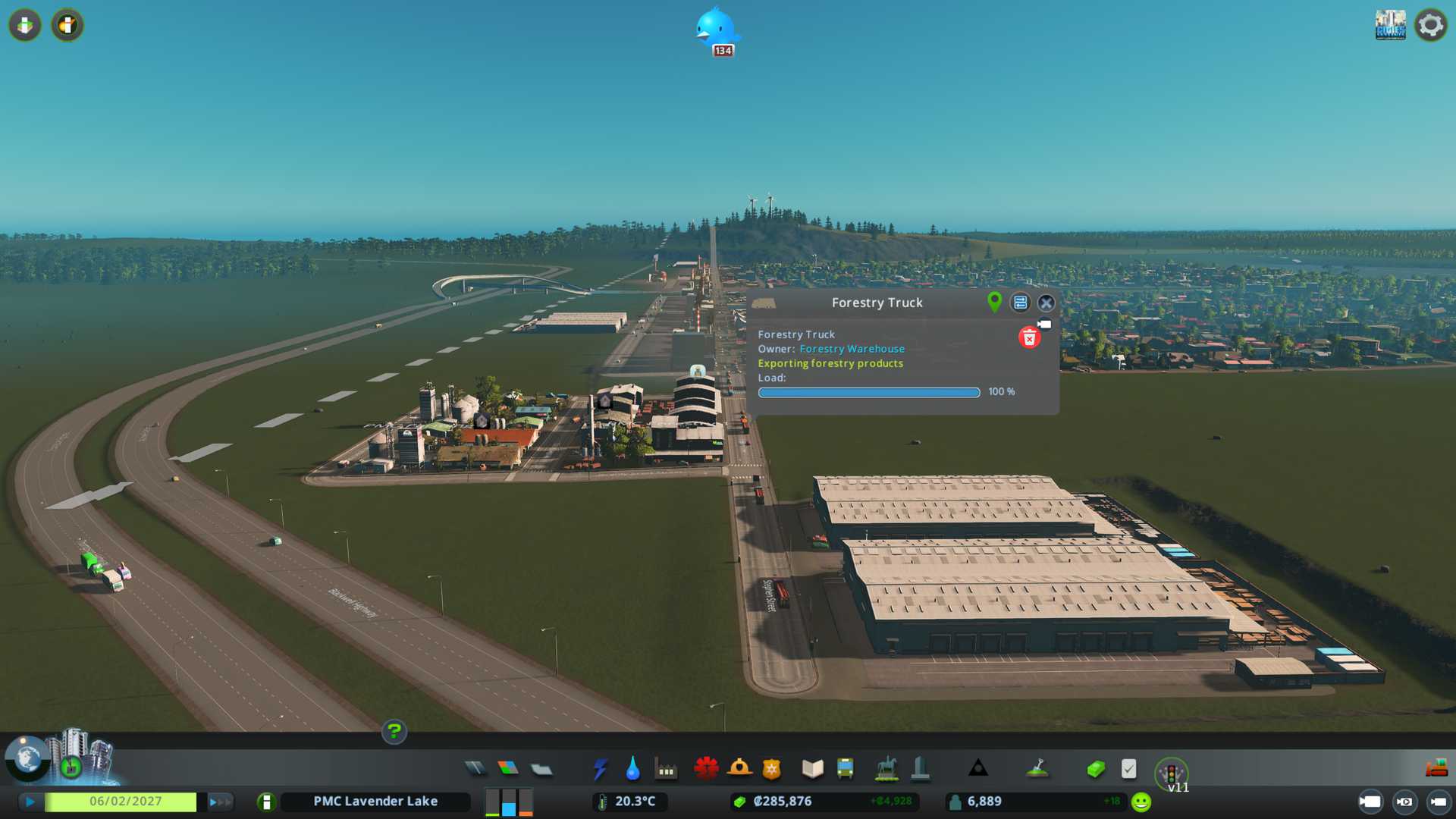Despawn the truck with the red trash button
This screenshot has height=819, width=1456.
click(1028, 338)
